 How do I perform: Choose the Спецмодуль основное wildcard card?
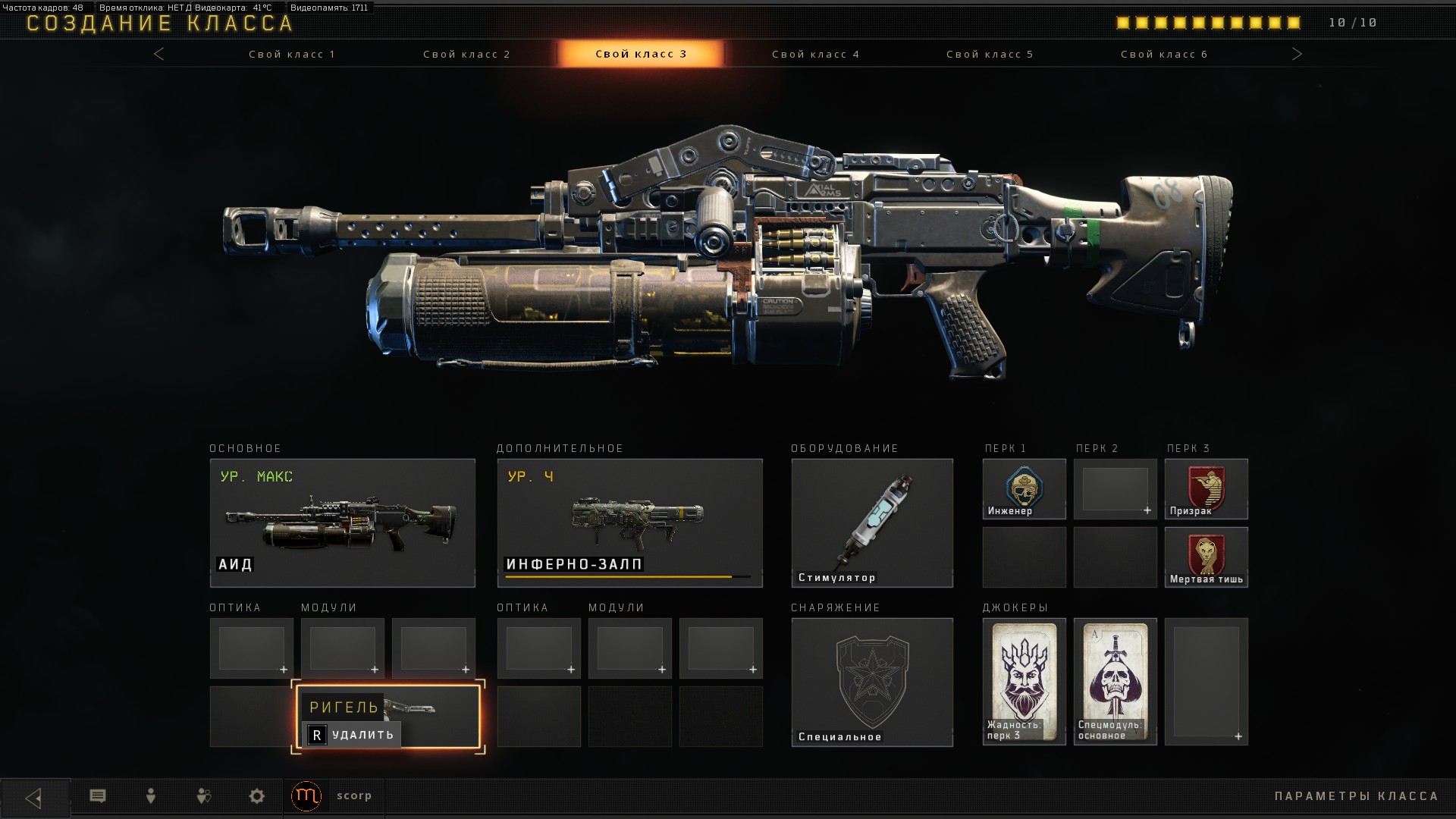1115,681
